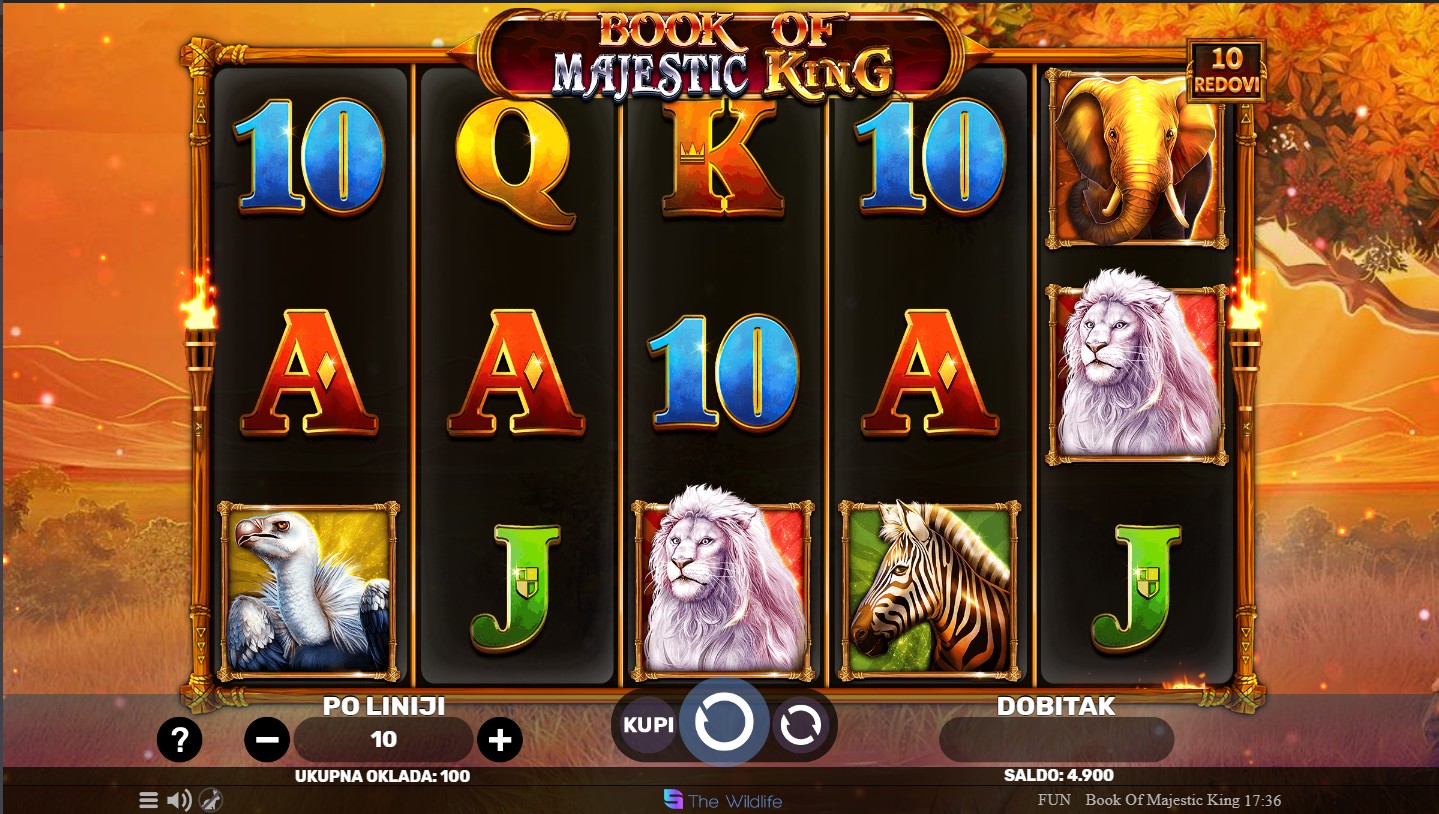Open the hamburger menu
This screenshot has height=814, width=1439.
pyautogui.click(x=148, y=800)
